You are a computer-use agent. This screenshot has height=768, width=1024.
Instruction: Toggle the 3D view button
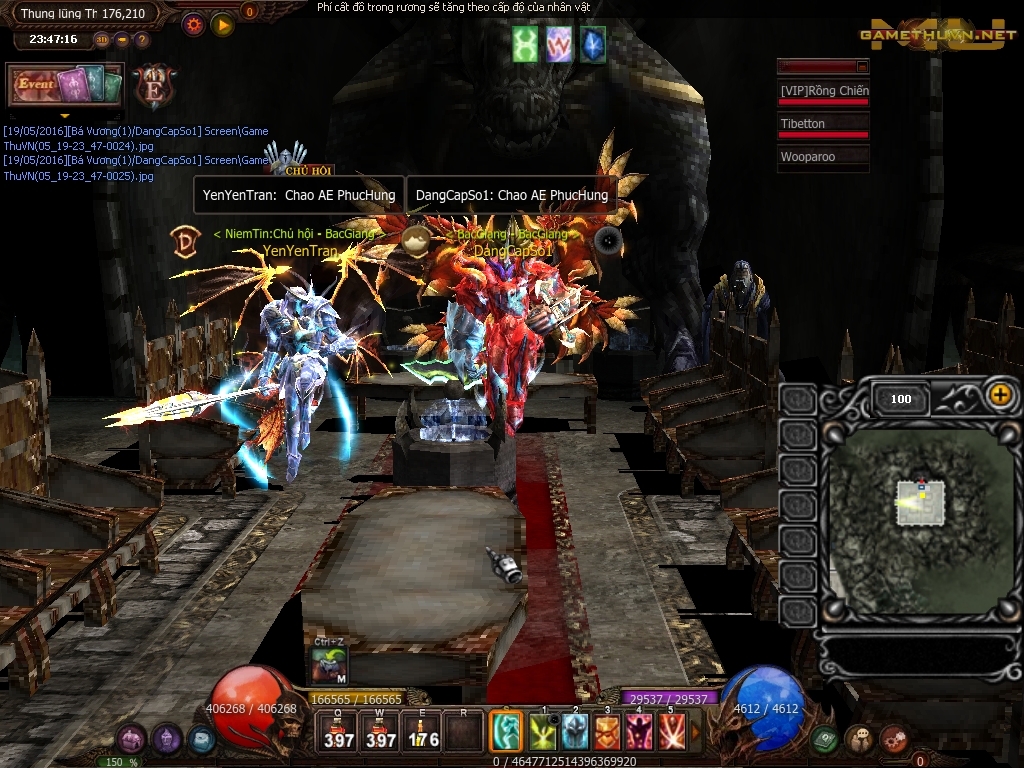[102, 40]
